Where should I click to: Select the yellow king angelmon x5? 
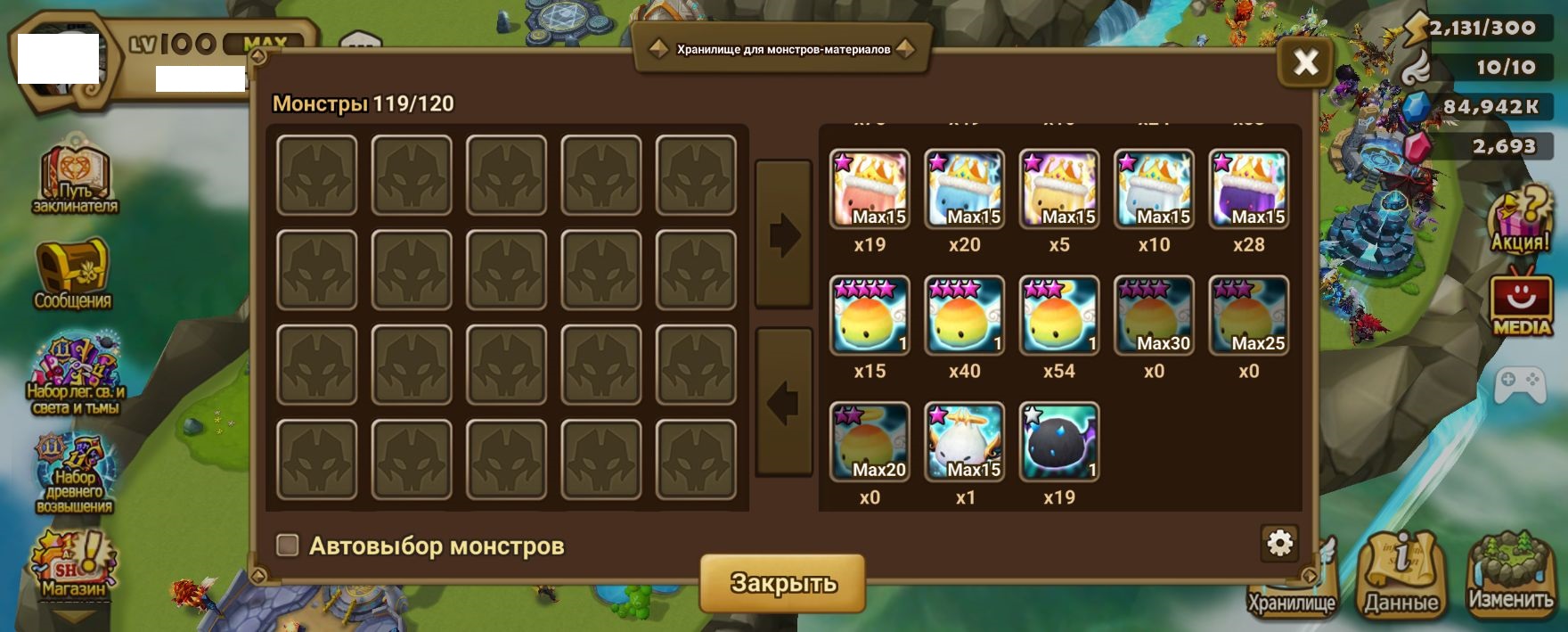coord(1058,189)
